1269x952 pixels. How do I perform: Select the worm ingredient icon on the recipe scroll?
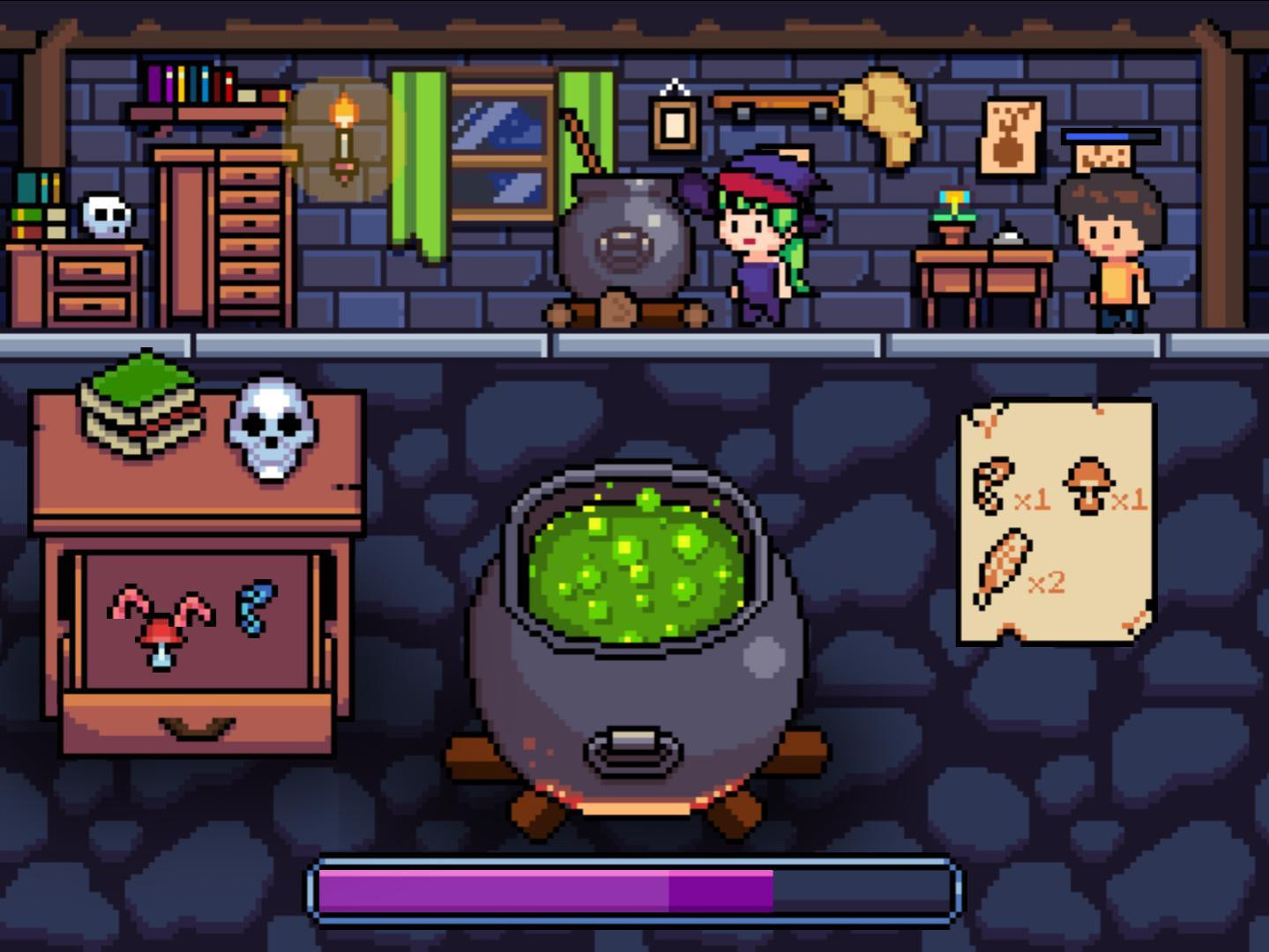click(994, 485)
